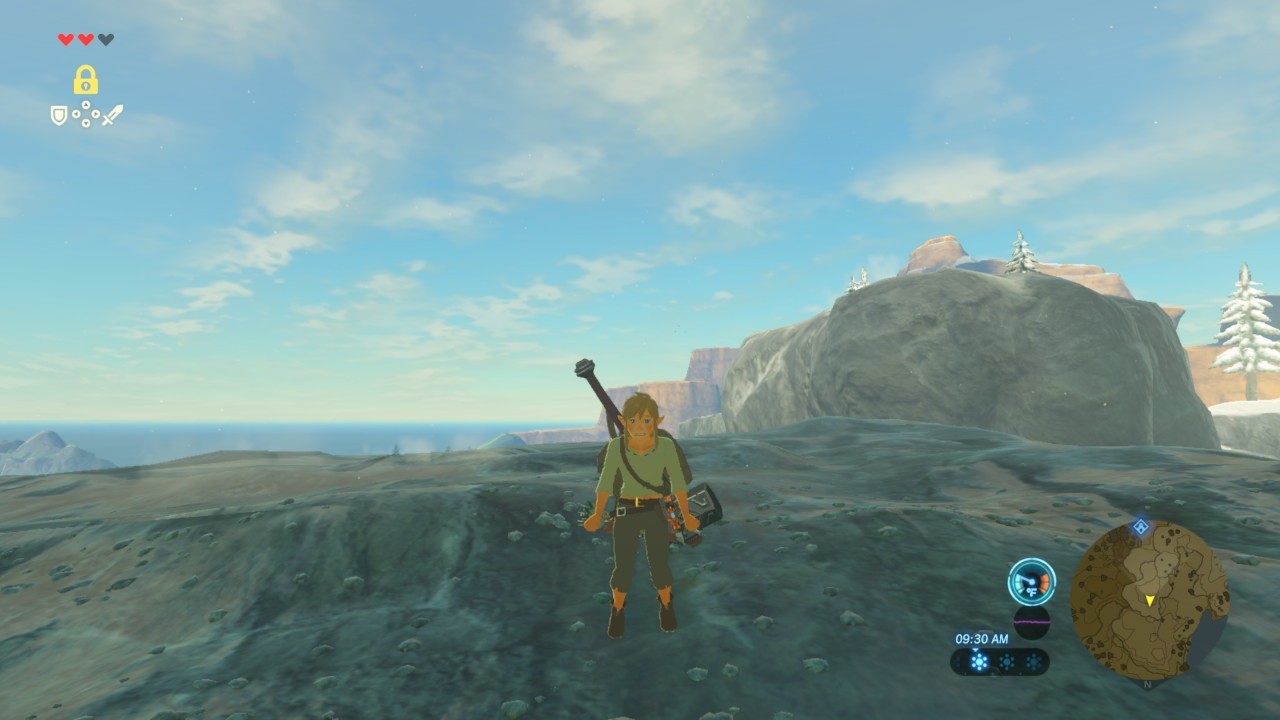
Task: Click the temperature gauge icon
Action: [x=1032, y=582]
